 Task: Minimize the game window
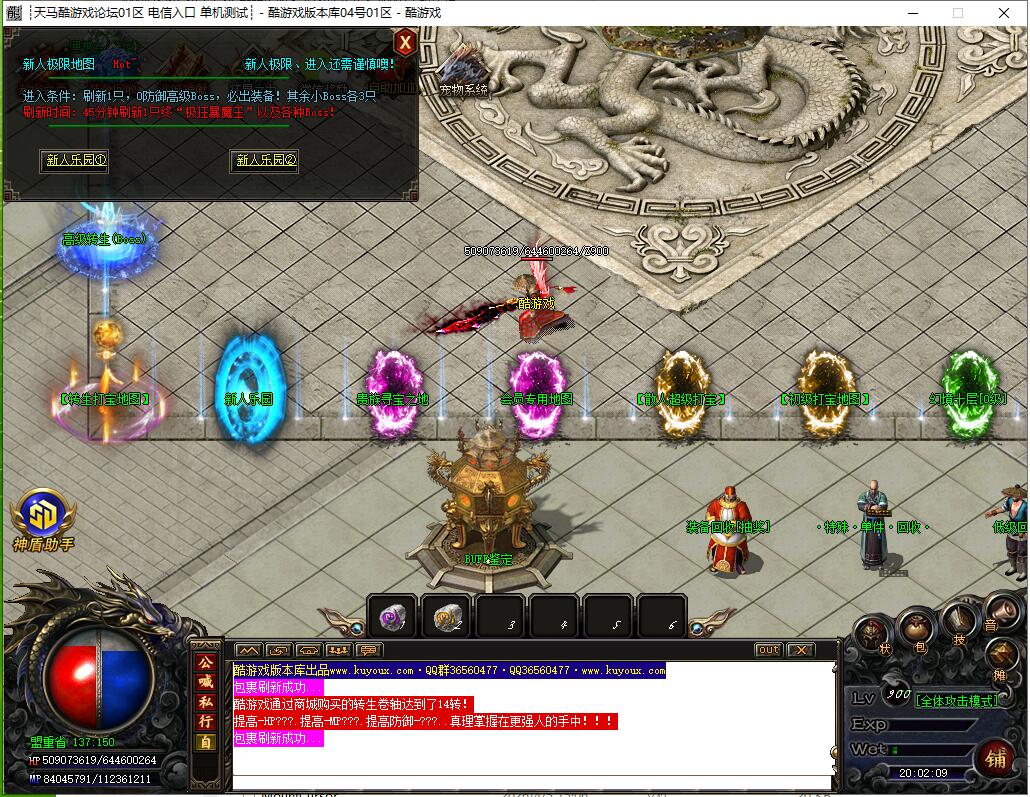pyautogui.click(x=912, y=13)
